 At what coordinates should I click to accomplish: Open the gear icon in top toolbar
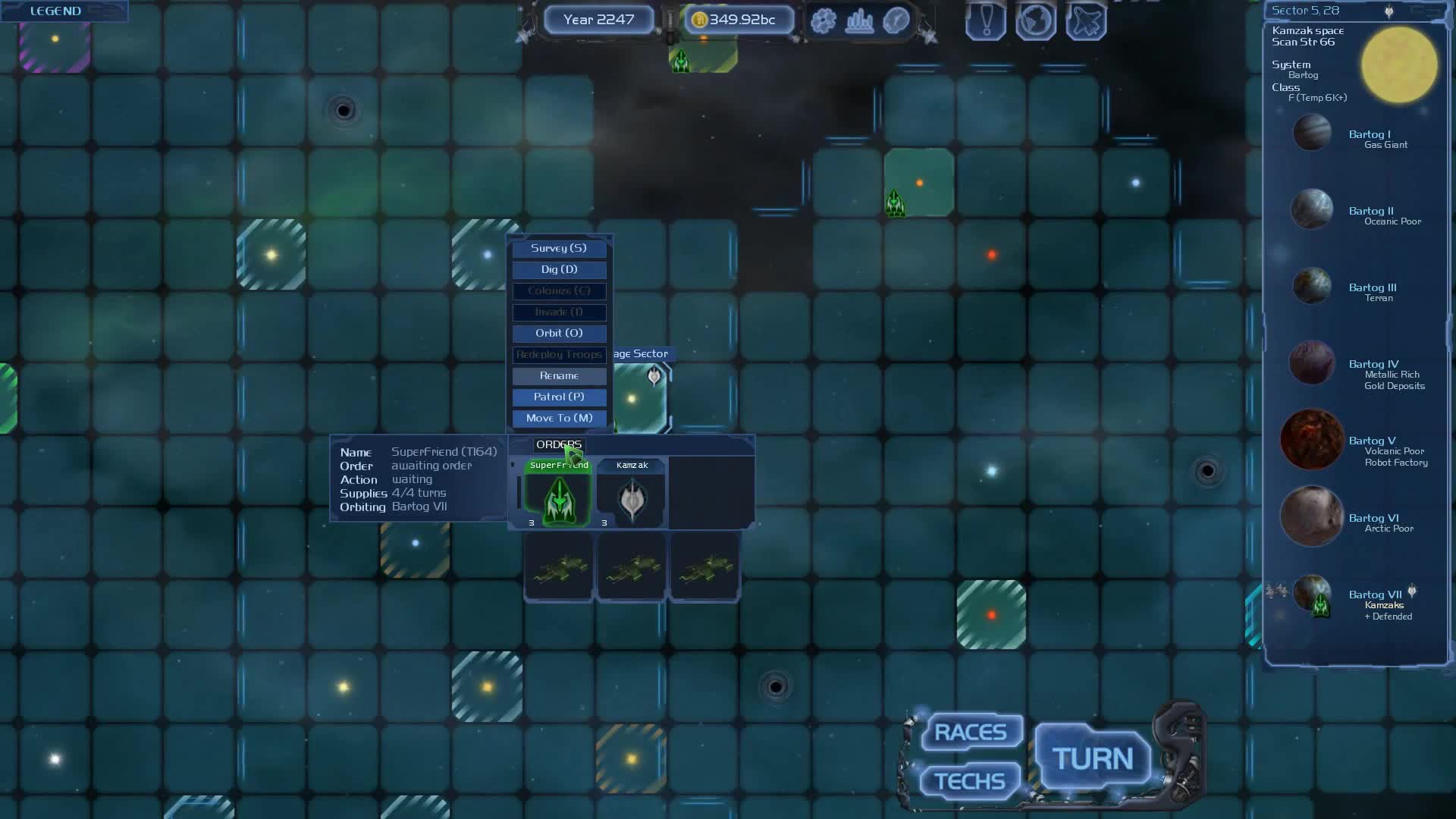pyautogui.click(x=824, y=20)
